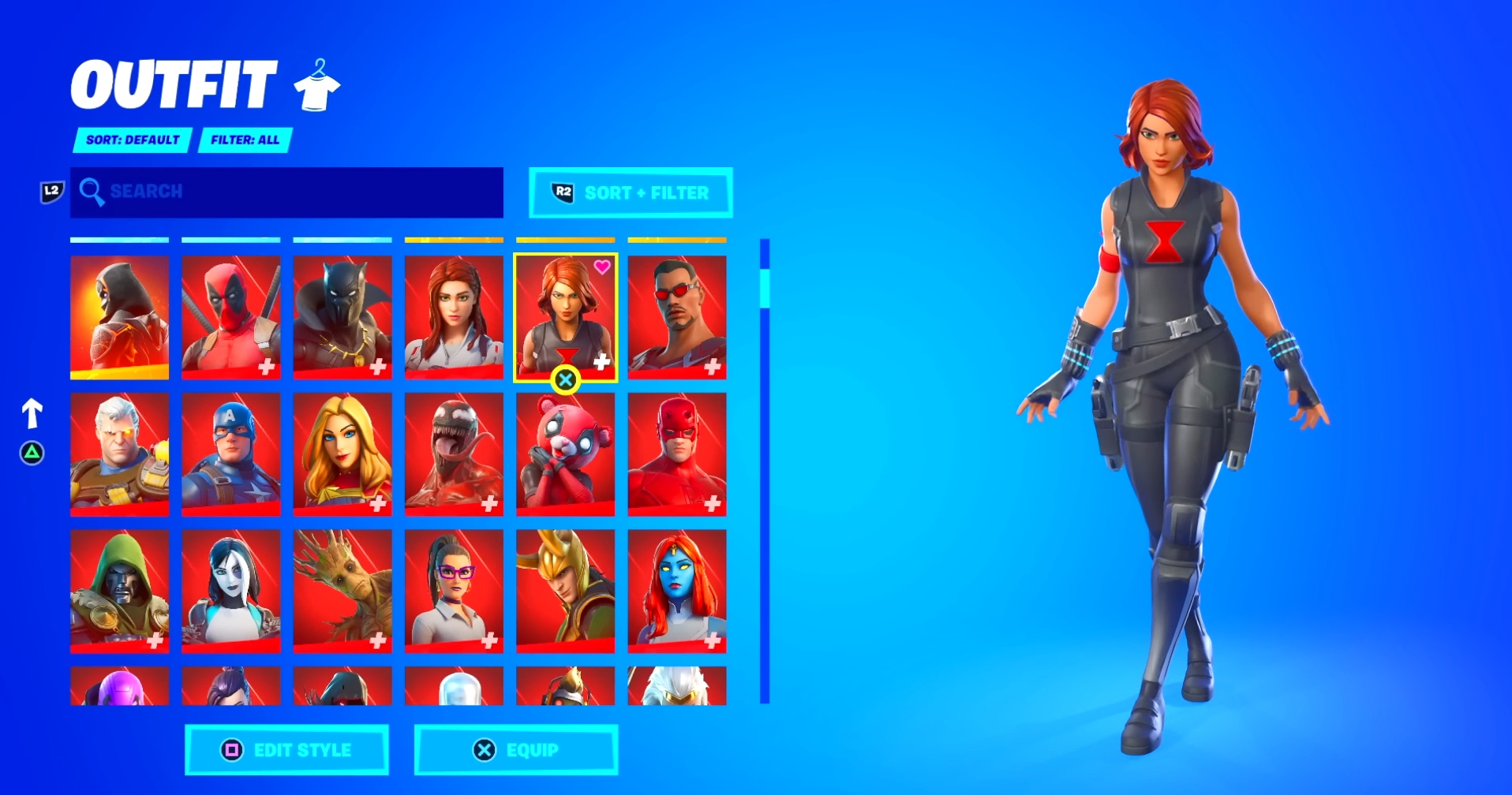1512x795 pixels.
Task: Click the X equip marker below selected outfit
Action: (x=566, y=381)
